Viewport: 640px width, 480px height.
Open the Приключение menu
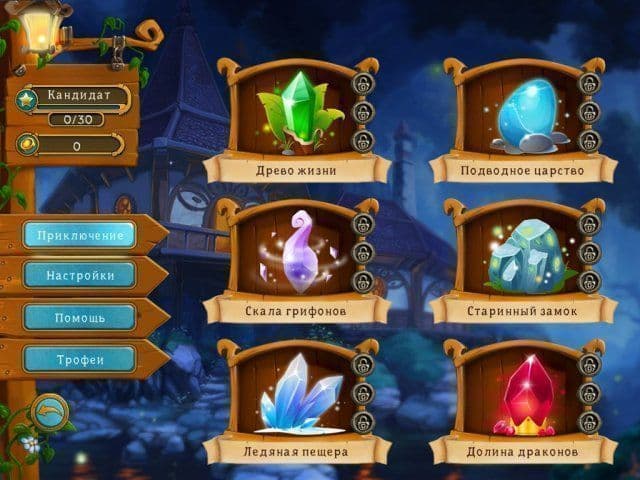click(x=80, y=235)
